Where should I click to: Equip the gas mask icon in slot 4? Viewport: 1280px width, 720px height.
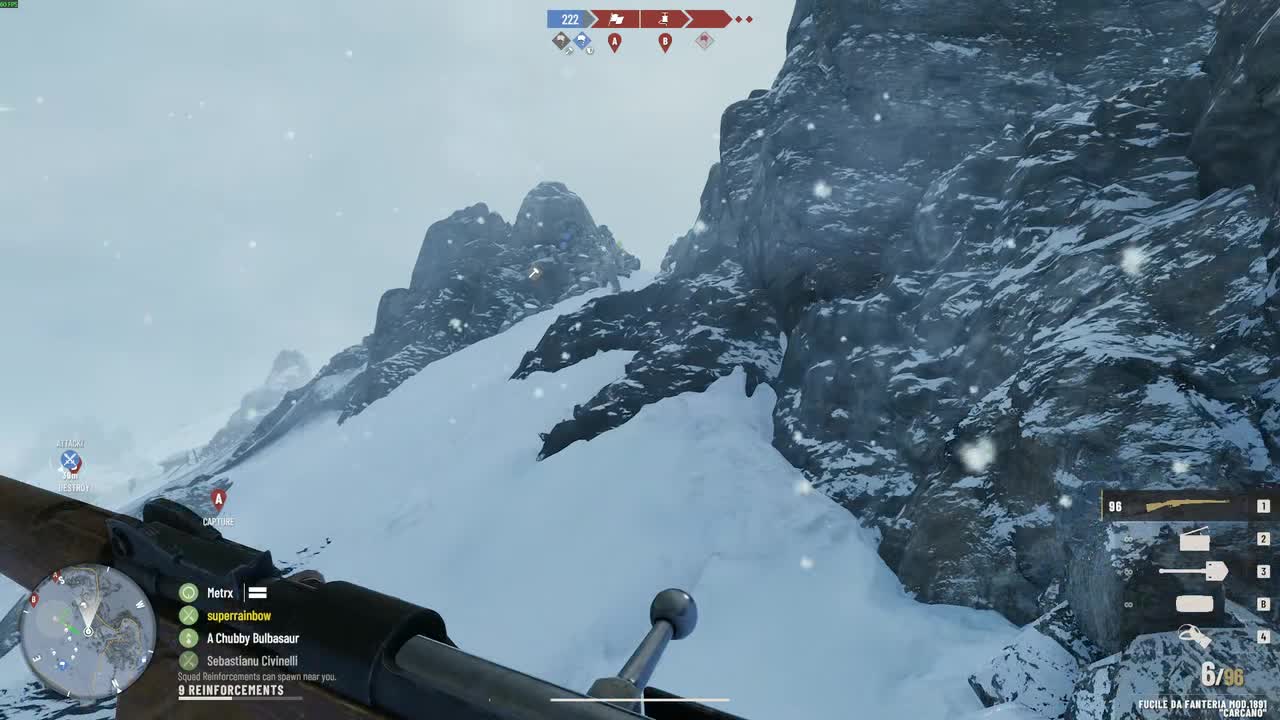1195,636
